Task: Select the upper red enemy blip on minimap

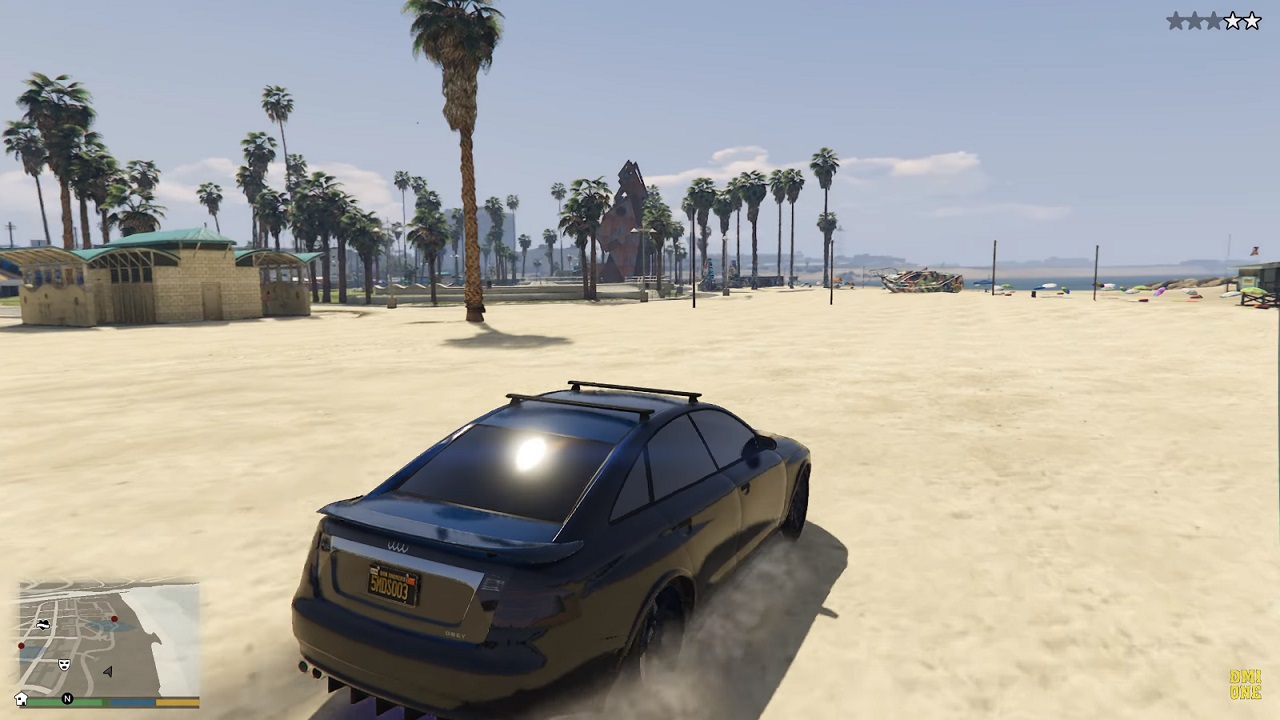Action: point(114,618)
